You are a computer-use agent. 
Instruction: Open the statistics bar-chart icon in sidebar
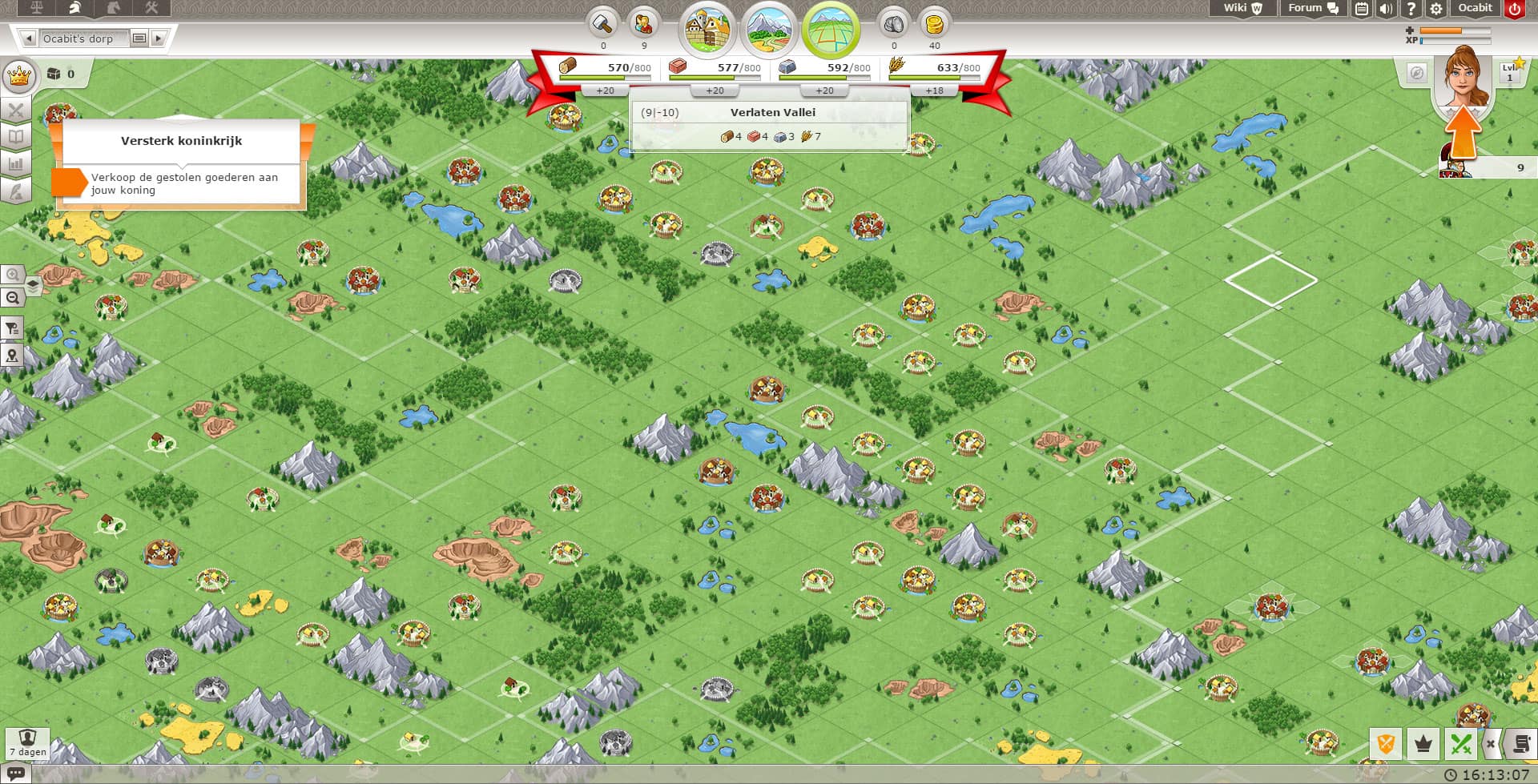click(x=16, y=163)
